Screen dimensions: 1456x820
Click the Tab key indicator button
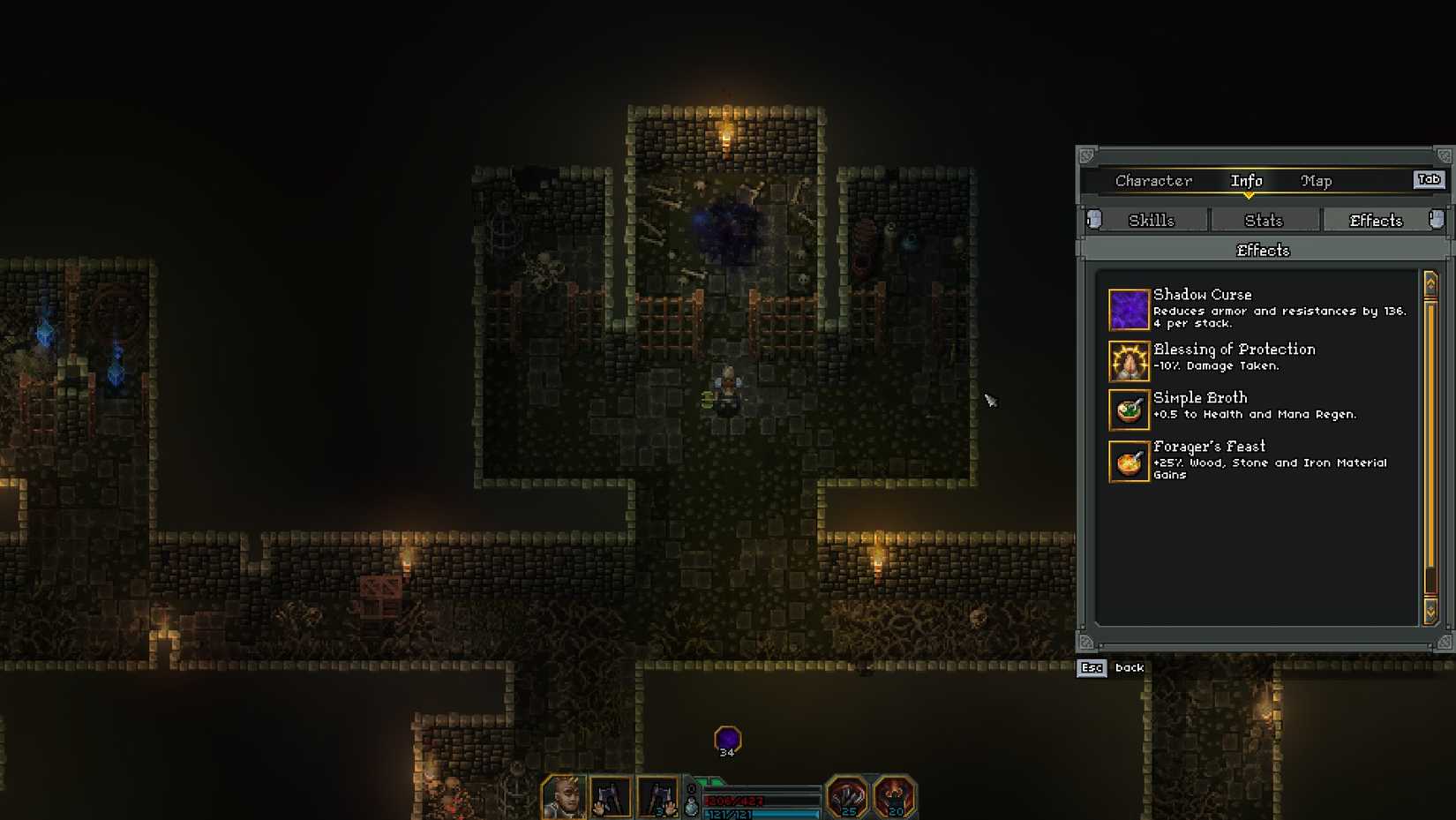coord(1428,179)
